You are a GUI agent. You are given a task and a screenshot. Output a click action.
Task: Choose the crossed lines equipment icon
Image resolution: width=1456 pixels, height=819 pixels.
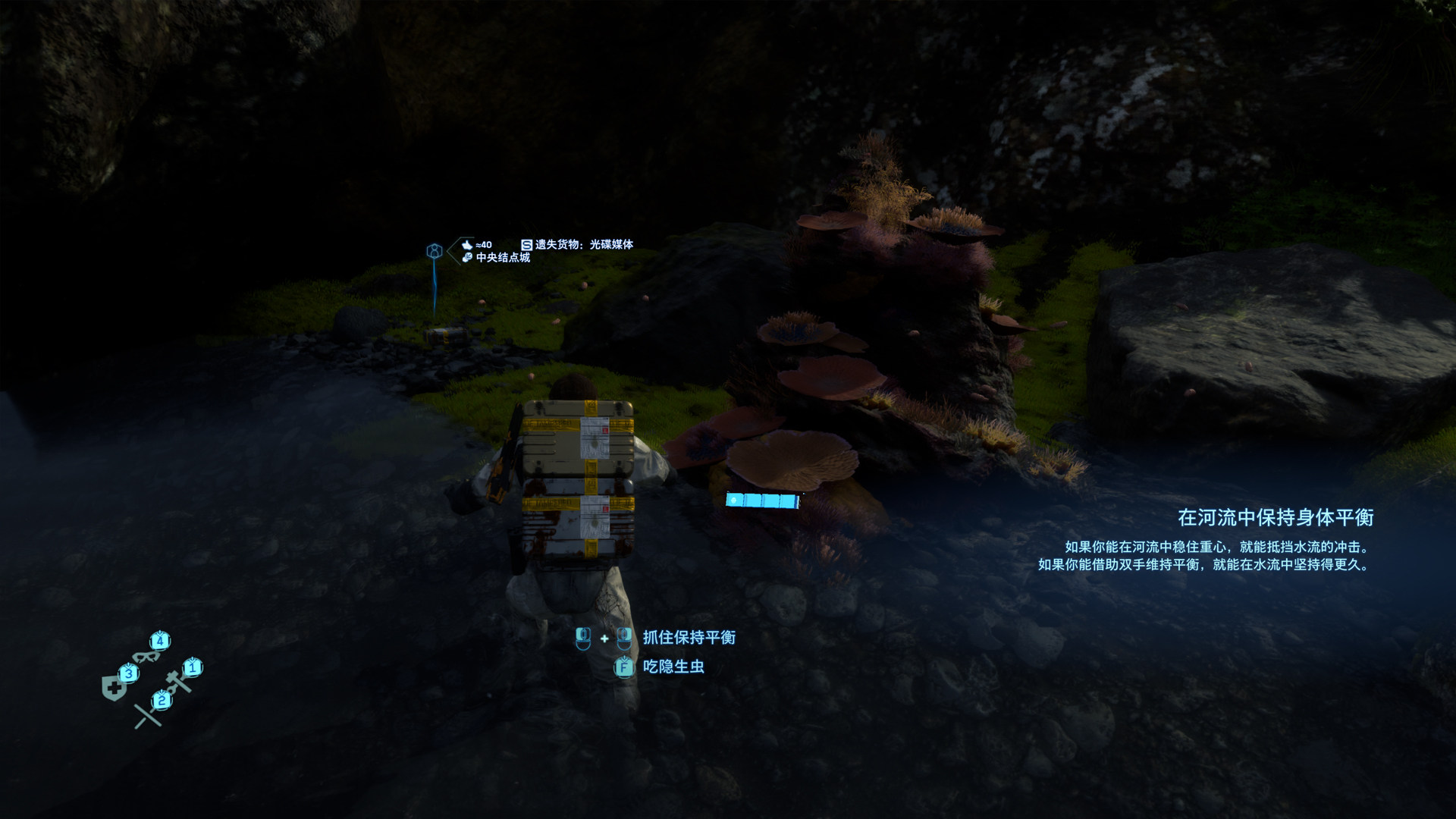[148, 714]
